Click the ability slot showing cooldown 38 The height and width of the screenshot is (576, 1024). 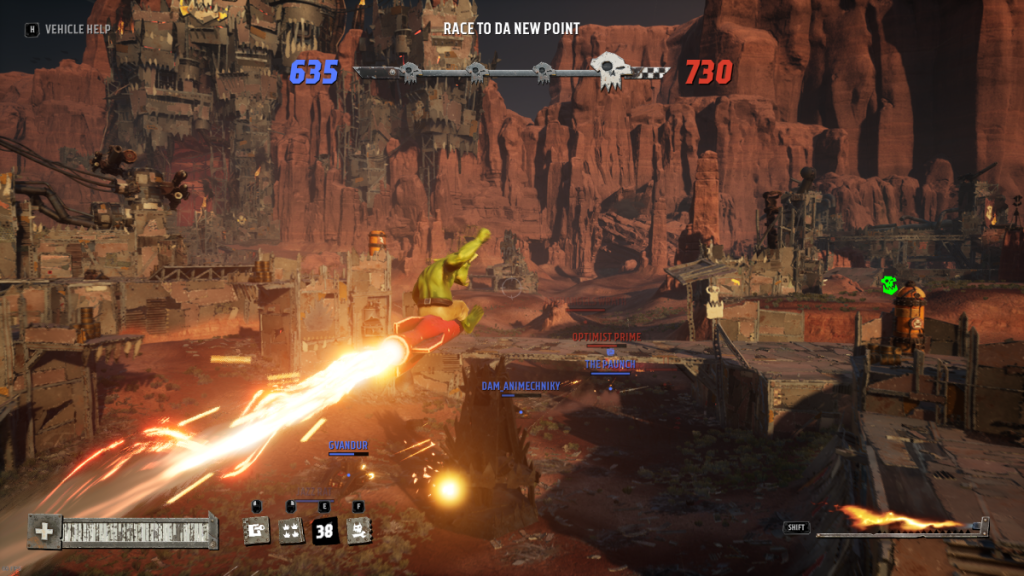click(325, 531)
